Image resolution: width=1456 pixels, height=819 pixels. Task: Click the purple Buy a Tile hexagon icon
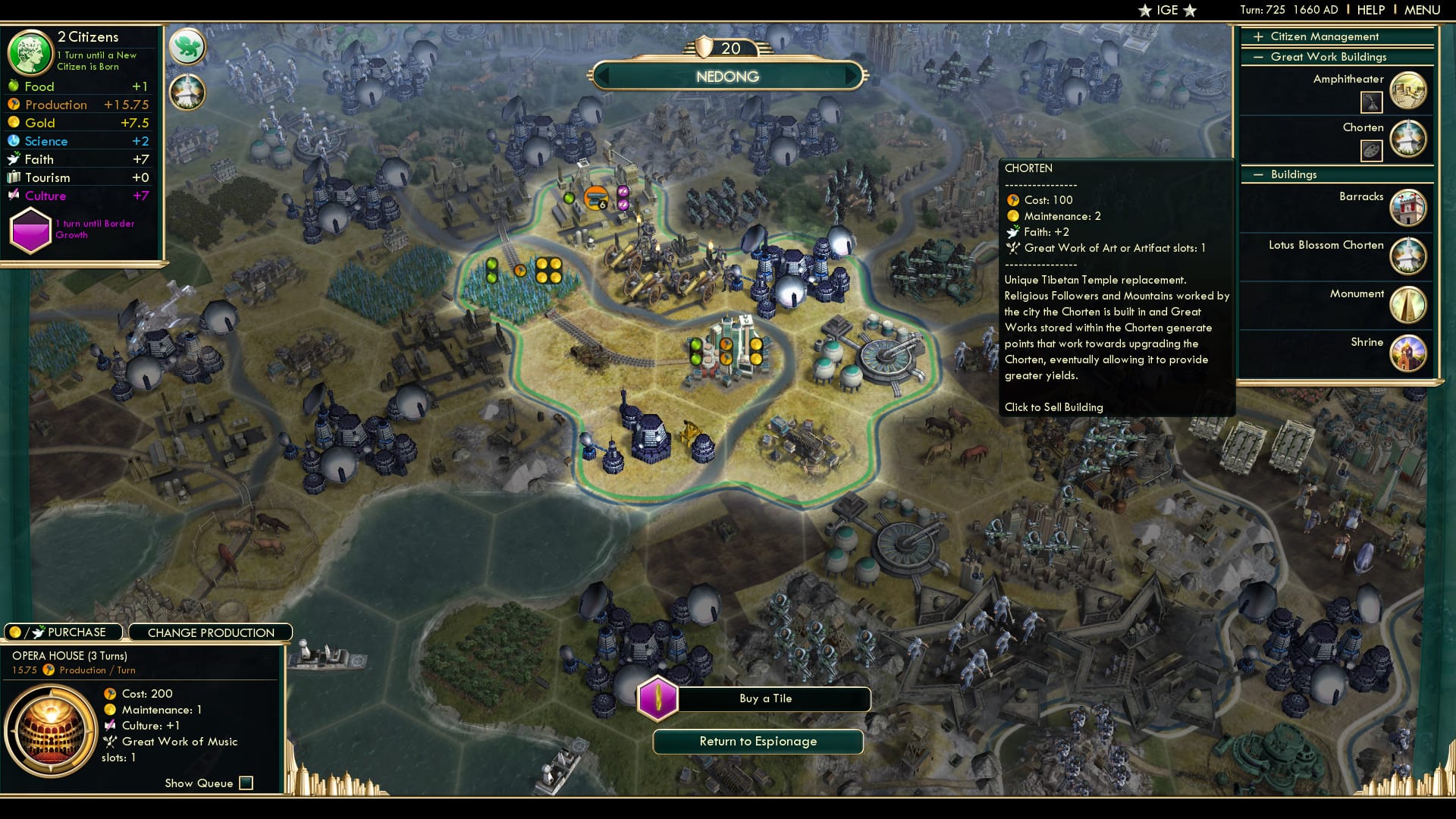point(659,698)
